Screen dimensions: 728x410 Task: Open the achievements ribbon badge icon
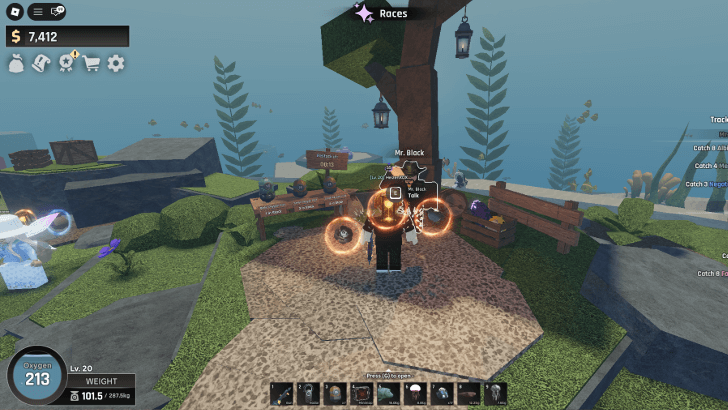tap(67, 63)
